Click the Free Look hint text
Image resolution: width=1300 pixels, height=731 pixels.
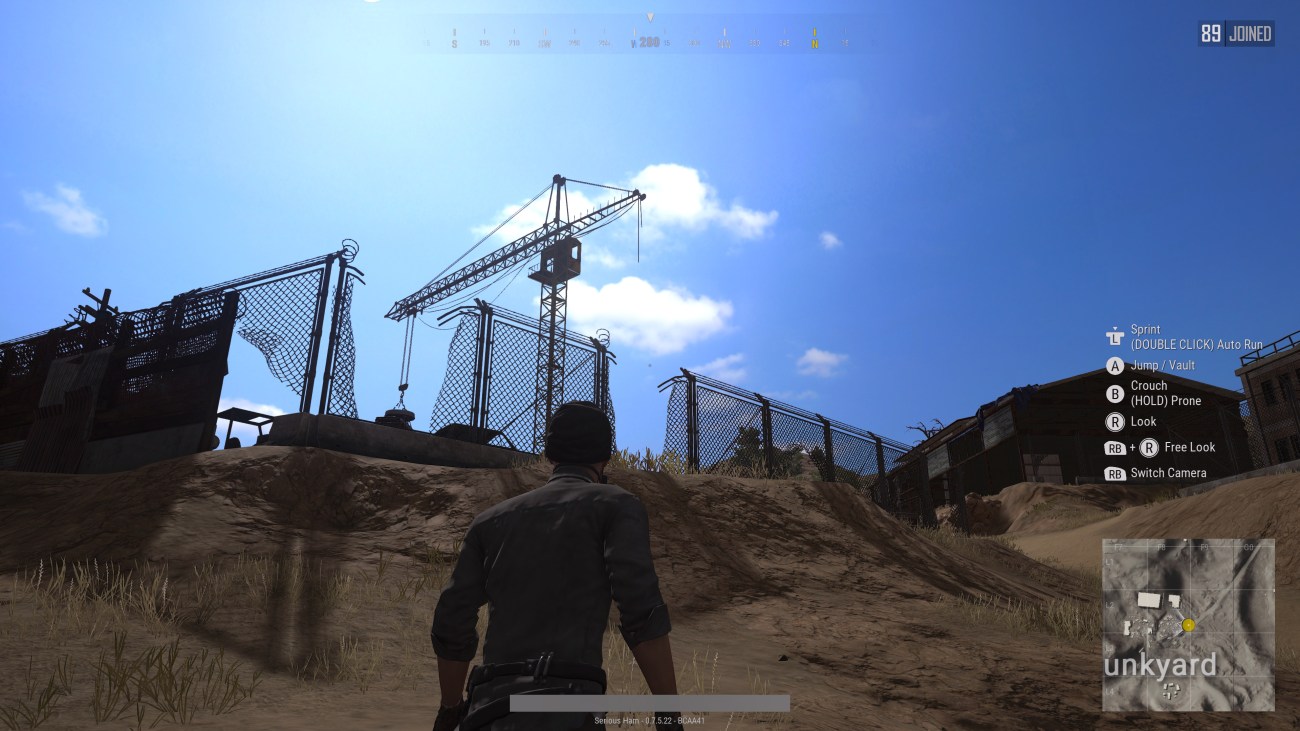[x=1190, y=447]
